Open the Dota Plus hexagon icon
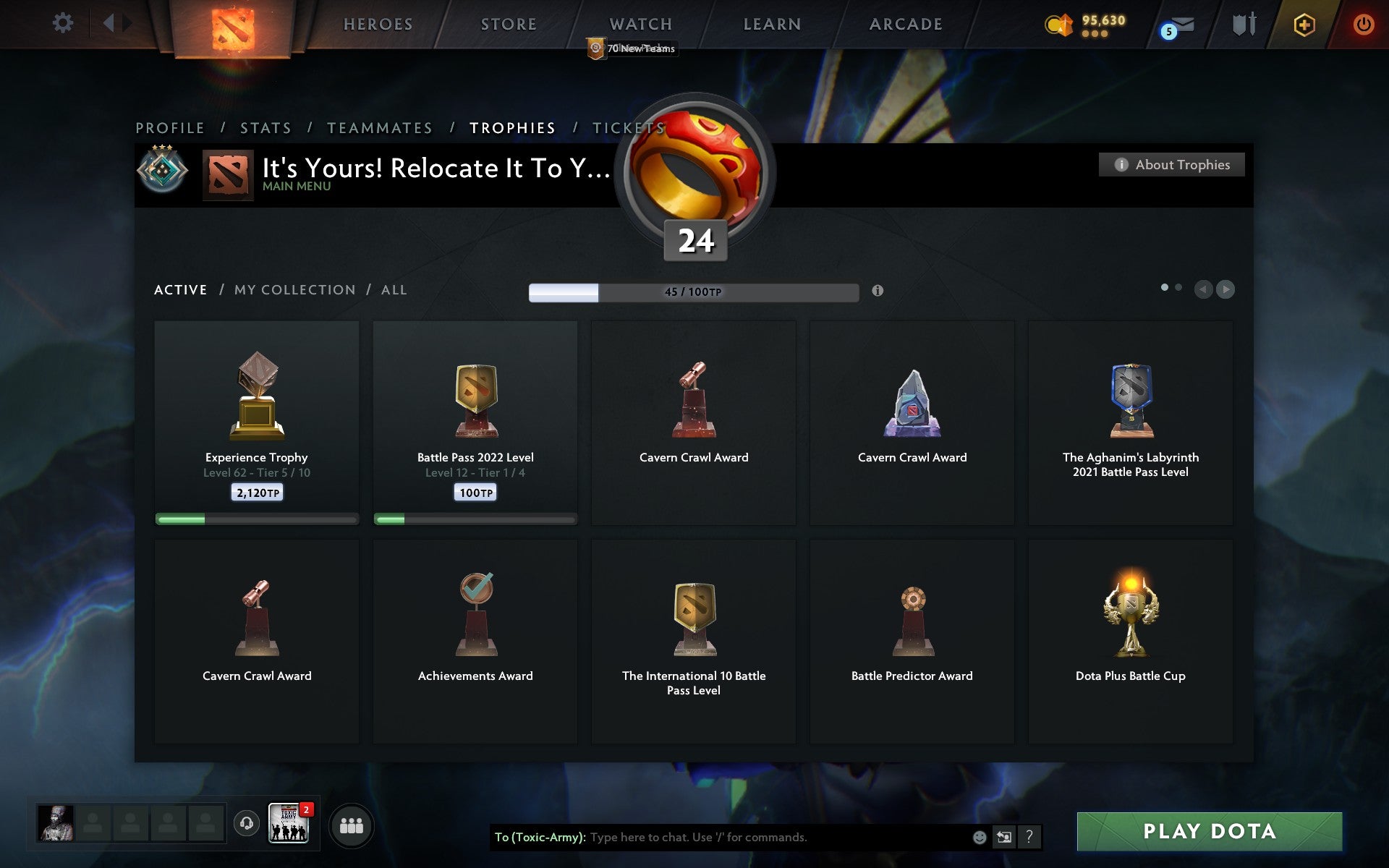The height and width of the screenshot is (868, 1389). click(x=1302, y=24)
